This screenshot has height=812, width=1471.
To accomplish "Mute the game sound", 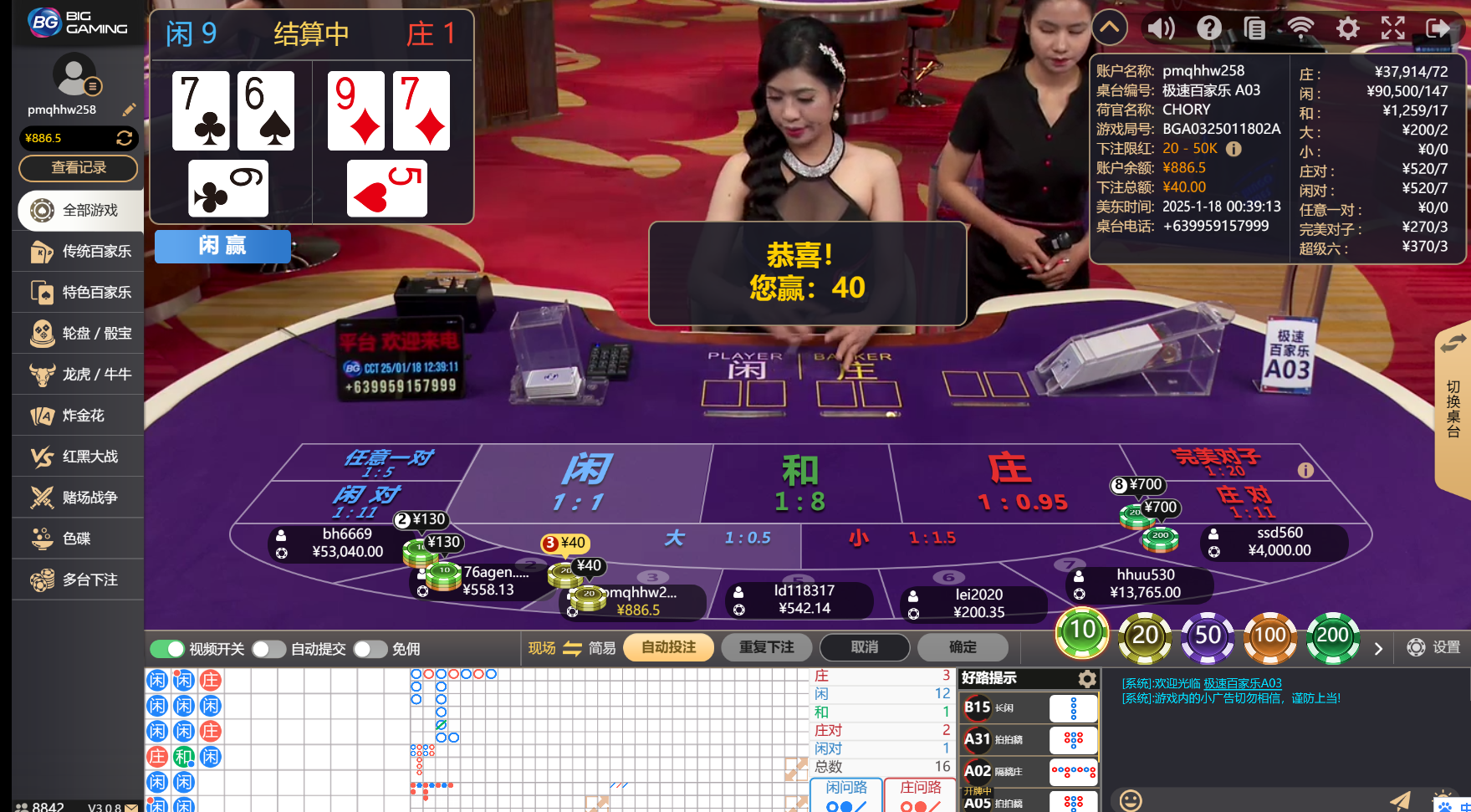I will [x=1161, y=28].
